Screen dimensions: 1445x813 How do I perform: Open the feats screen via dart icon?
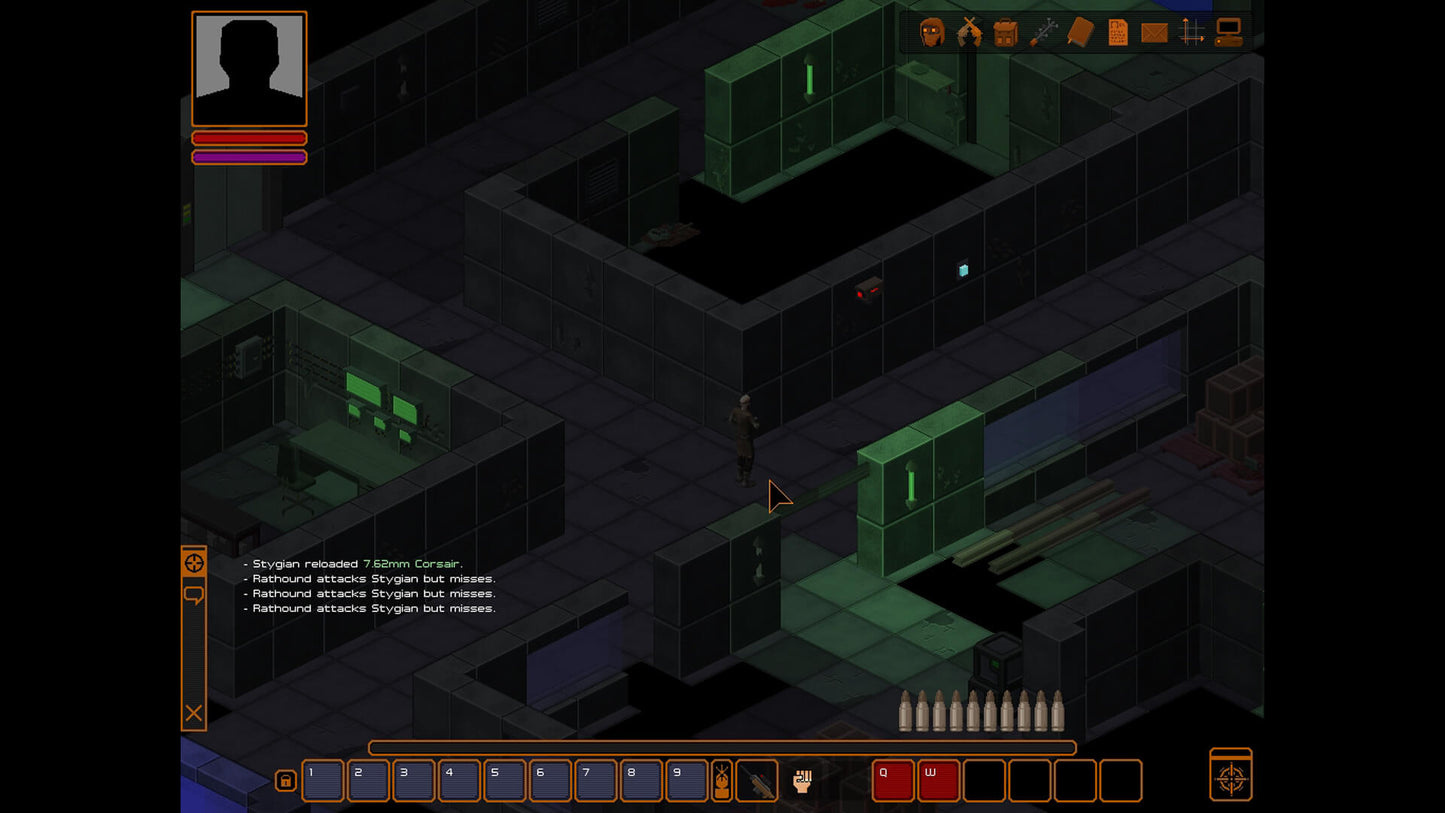(x=1042, y=33)
